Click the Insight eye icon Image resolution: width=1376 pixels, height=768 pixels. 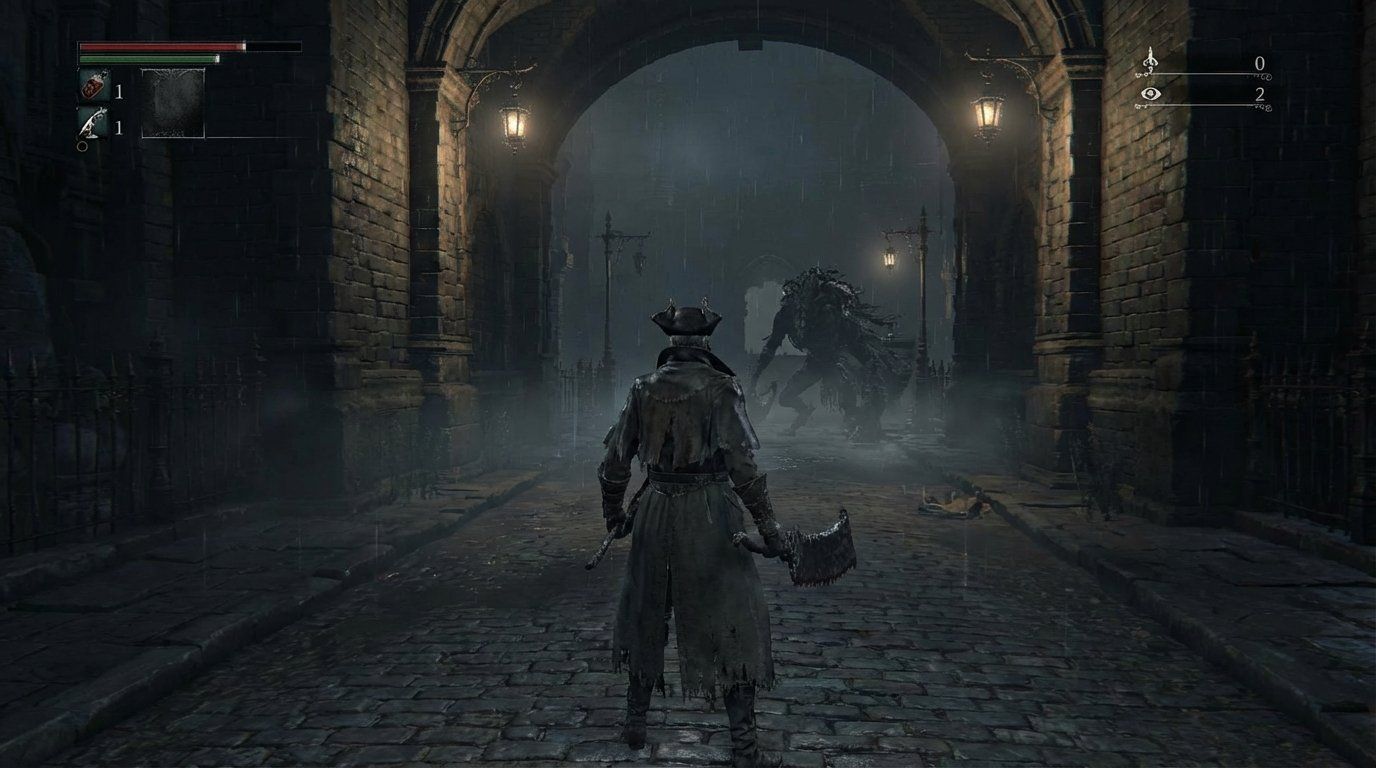click(x=1151, y=94)
